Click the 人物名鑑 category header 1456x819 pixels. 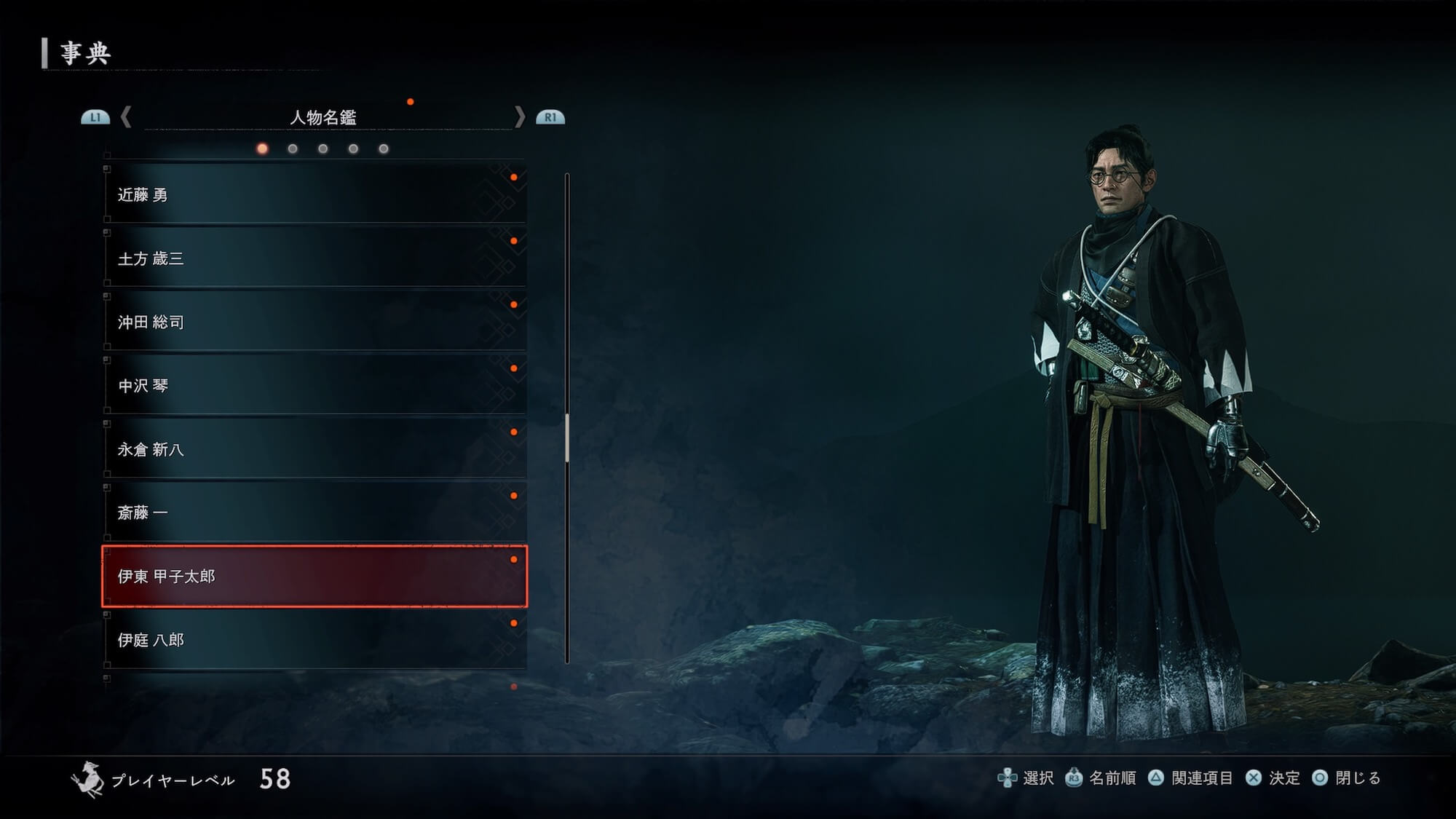[x=323, y=117]
